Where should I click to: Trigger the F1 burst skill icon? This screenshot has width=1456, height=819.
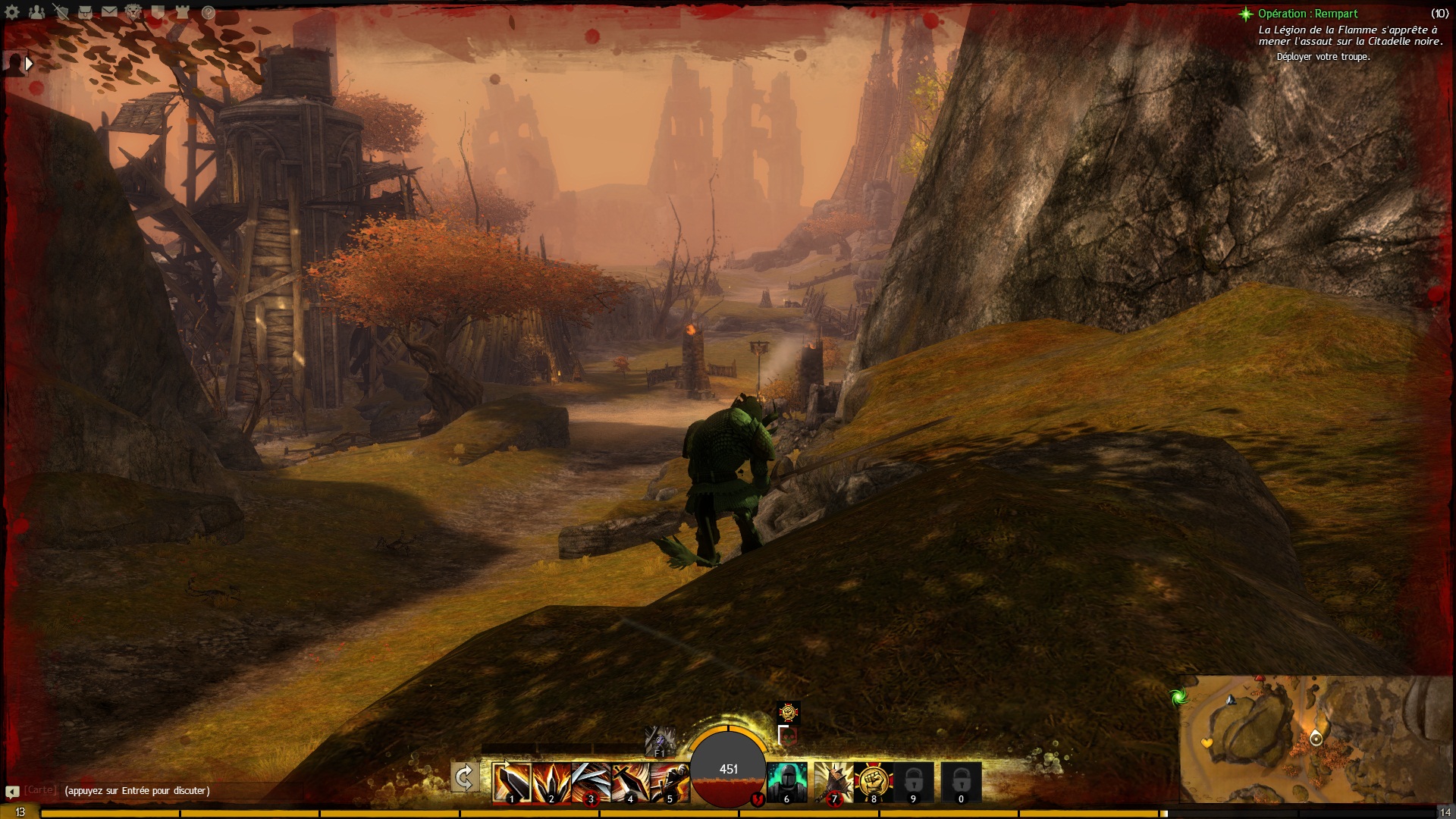[x=658, y=741]
